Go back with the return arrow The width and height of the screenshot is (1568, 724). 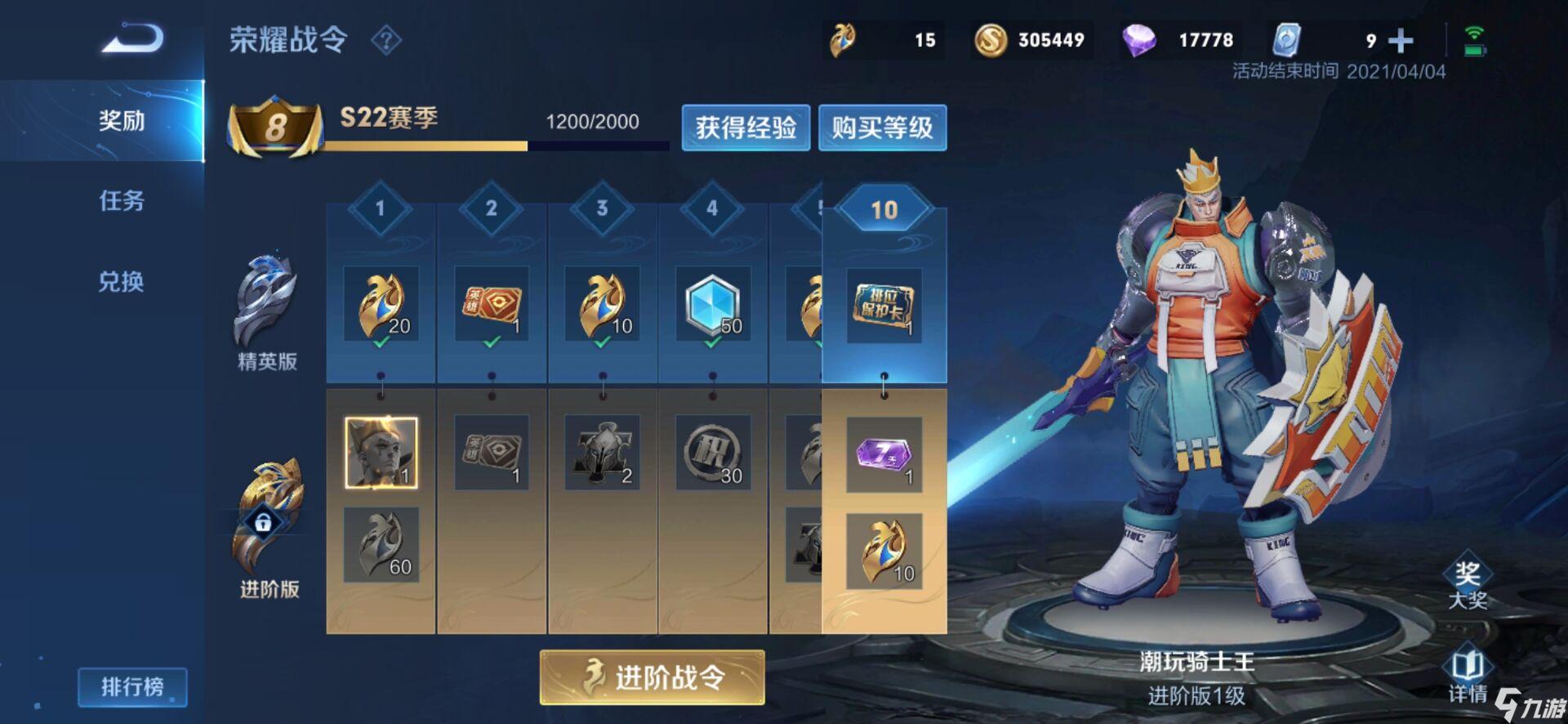pos(133,39)
